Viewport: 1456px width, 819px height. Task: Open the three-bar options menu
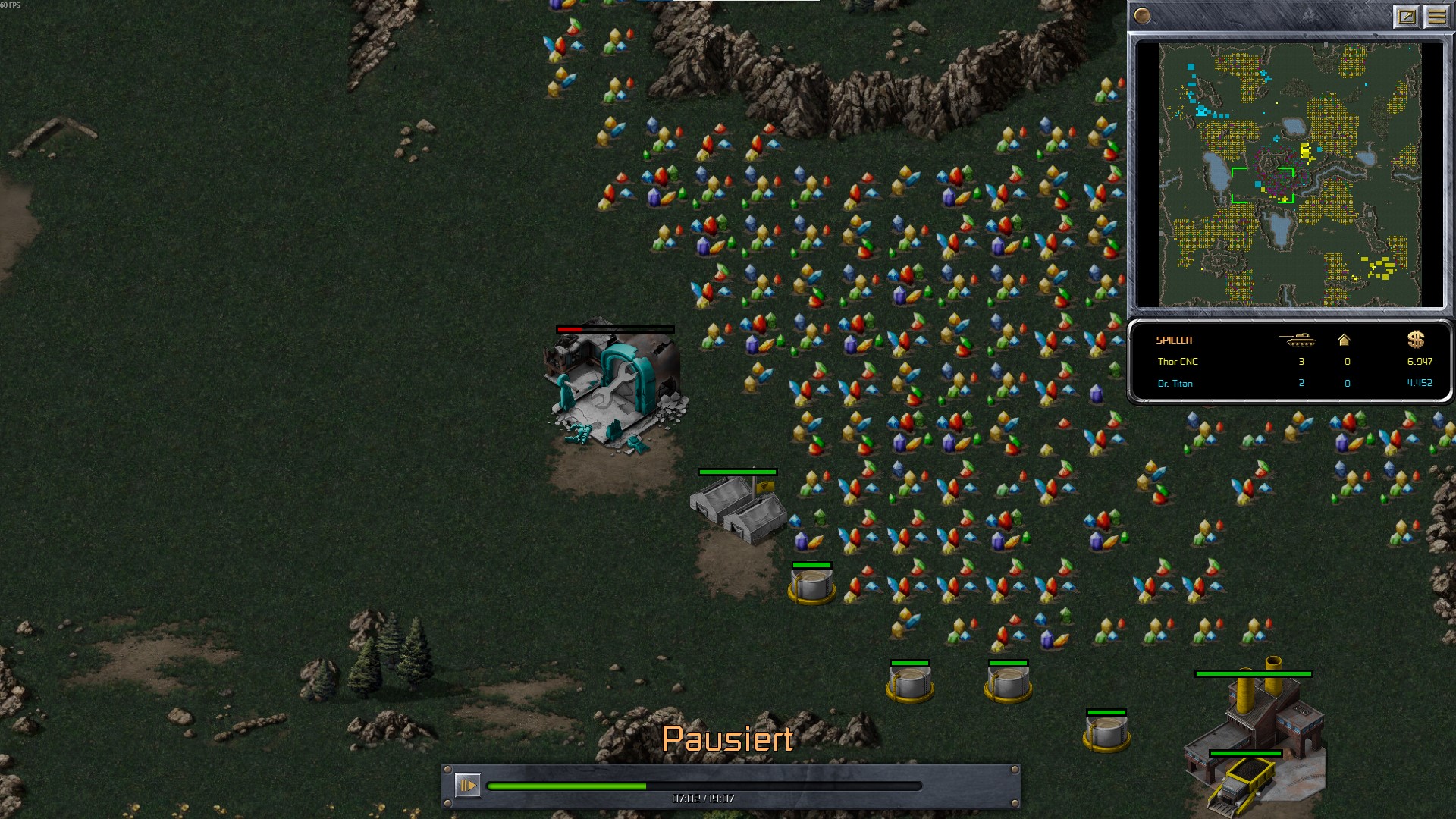(1436, 16)
